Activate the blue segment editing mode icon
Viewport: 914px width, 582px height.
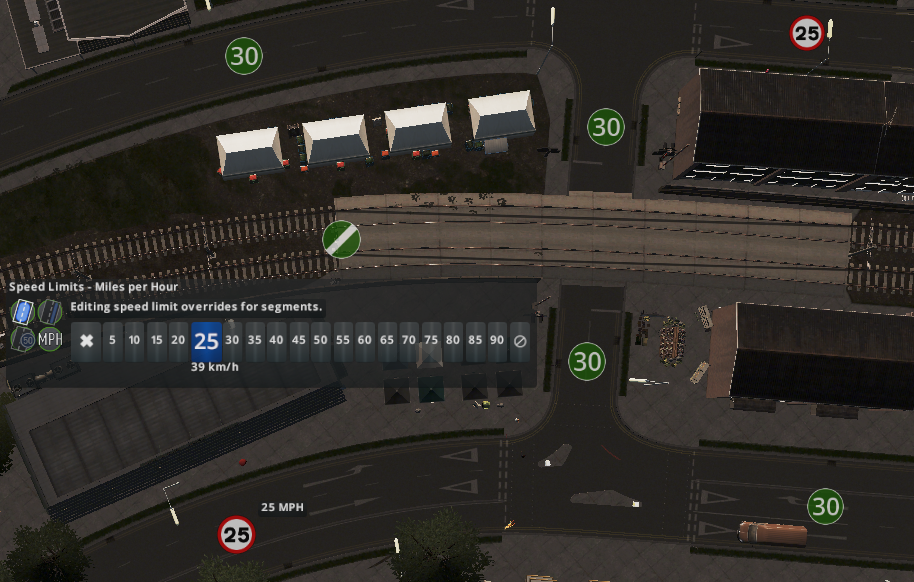(22, 313)
